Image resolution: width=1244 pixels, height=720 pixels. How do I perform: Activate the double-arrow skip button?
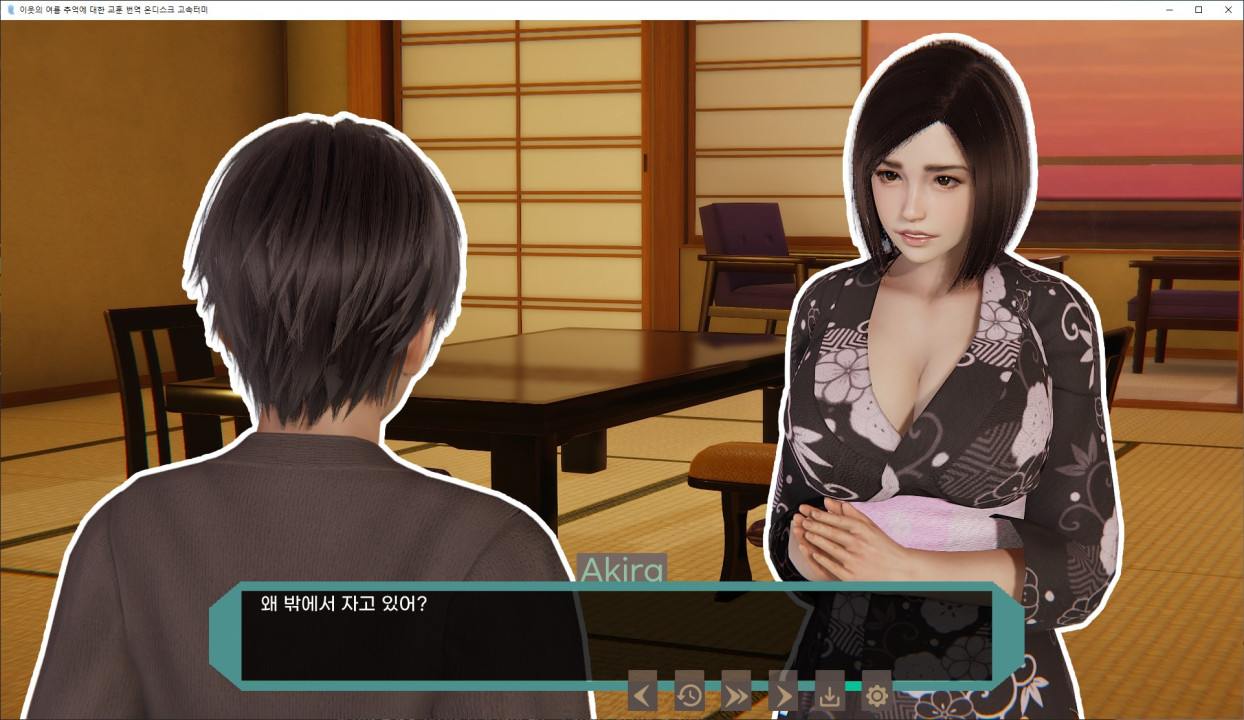(x=736, y=693)
